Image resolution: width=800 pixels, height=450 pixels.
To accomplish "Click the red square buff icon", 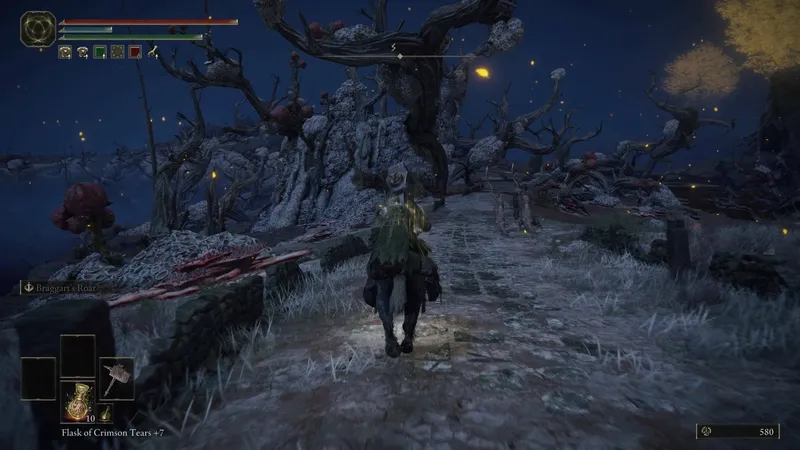I will tap(135, 52).
